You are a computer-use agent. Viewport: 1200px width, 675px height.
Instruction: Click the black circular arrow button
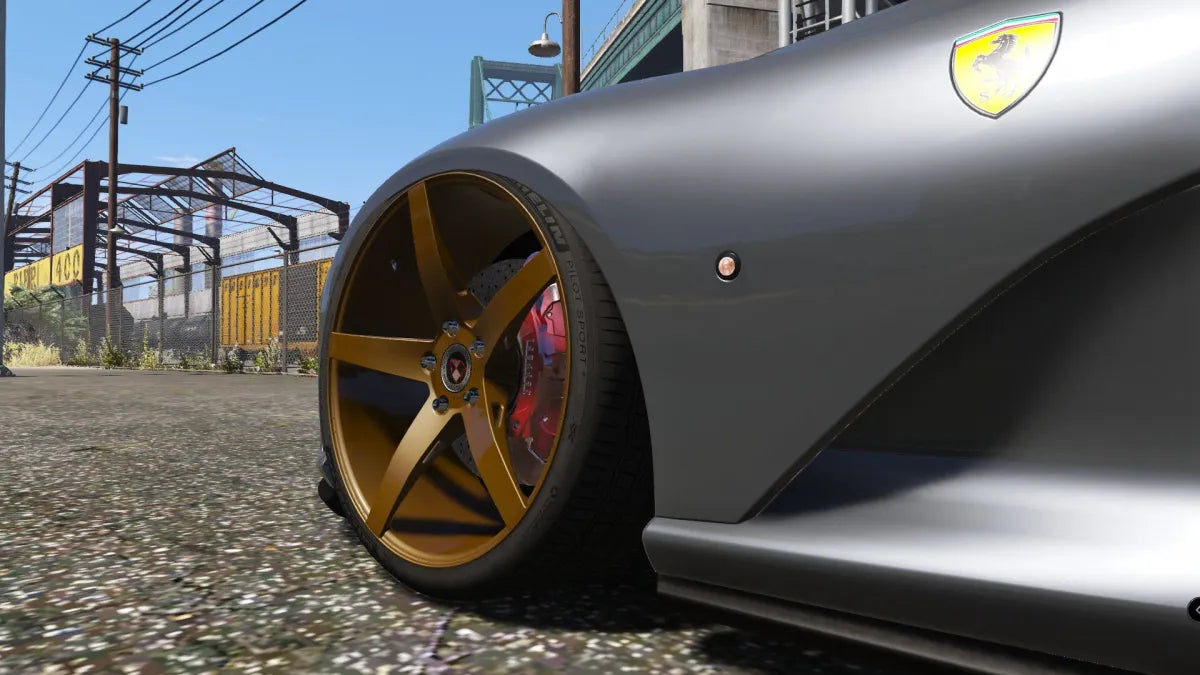point(1195,609)
